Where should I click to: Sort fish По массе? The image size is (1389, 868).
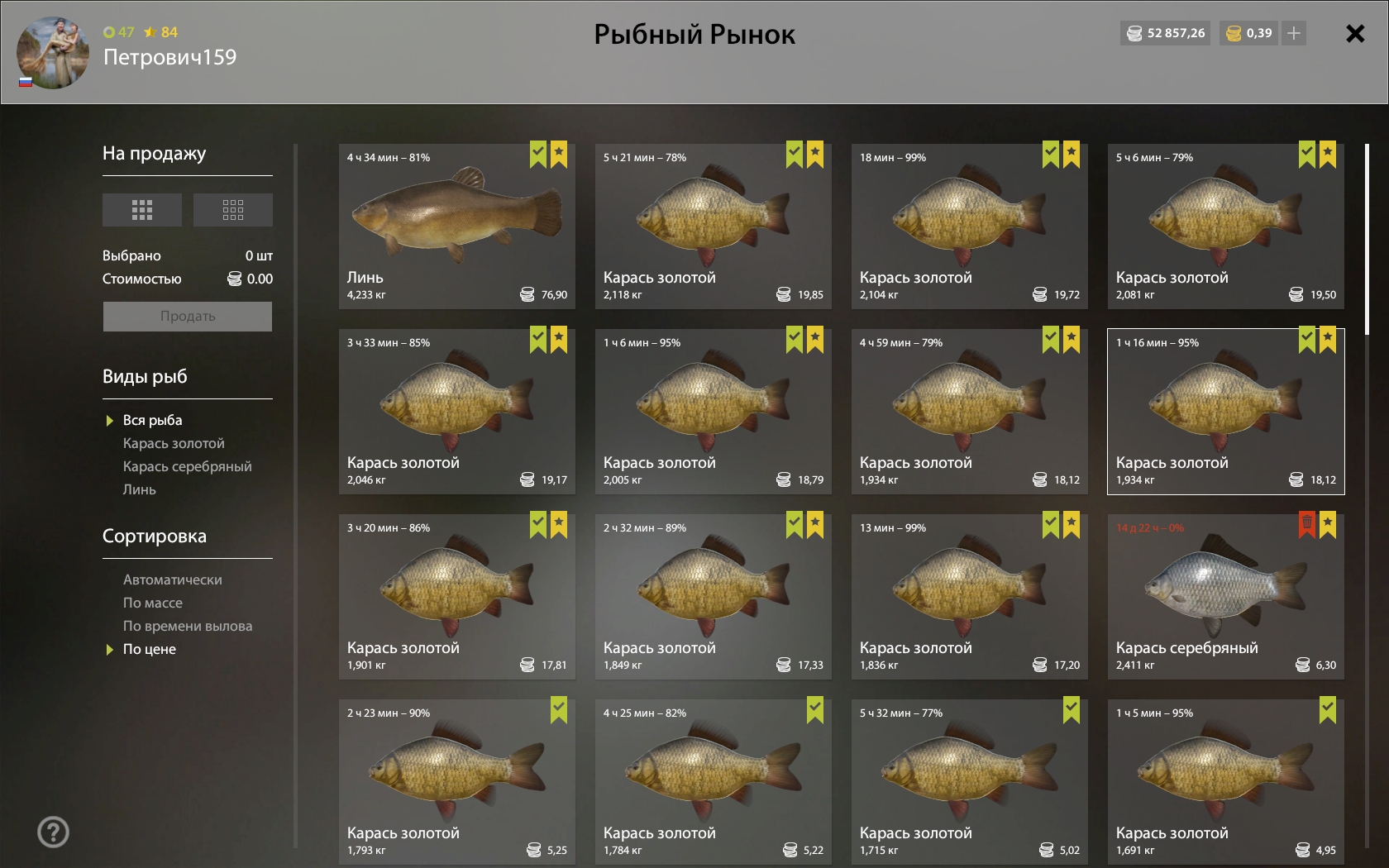153,603
